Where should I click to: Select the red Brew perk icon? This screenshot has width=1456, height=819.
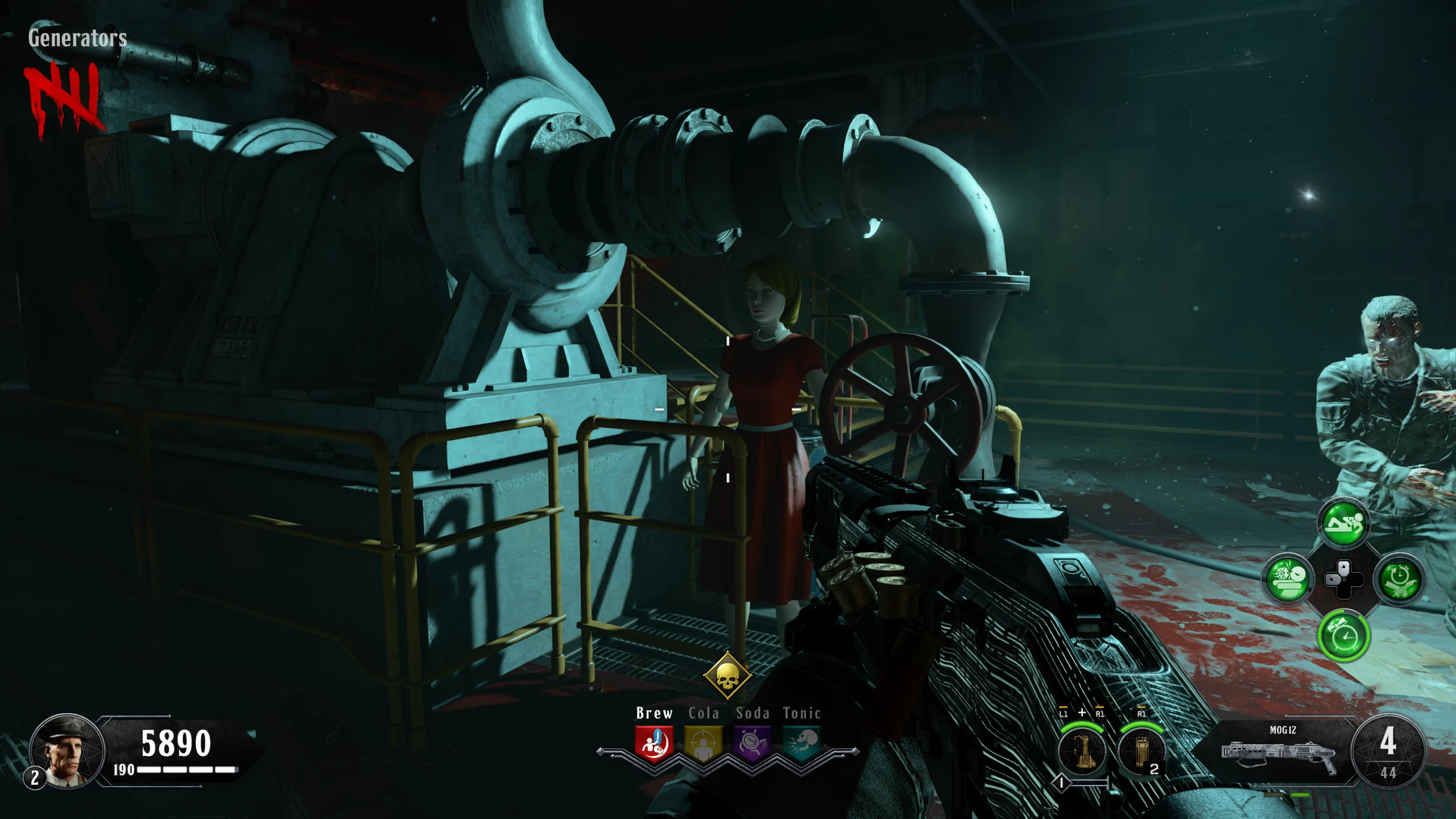654,743
